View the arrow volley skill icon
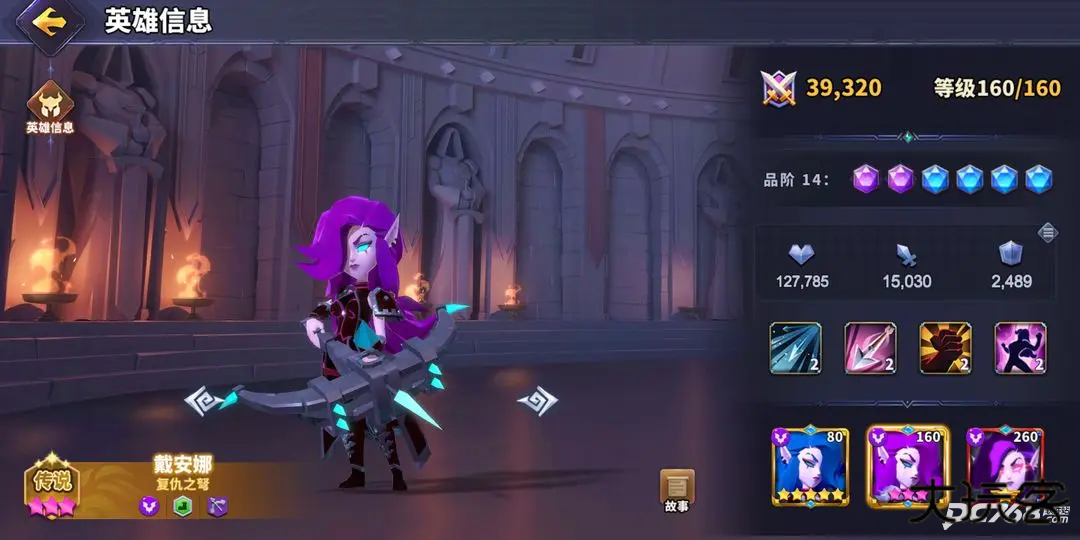 point(795,348)
